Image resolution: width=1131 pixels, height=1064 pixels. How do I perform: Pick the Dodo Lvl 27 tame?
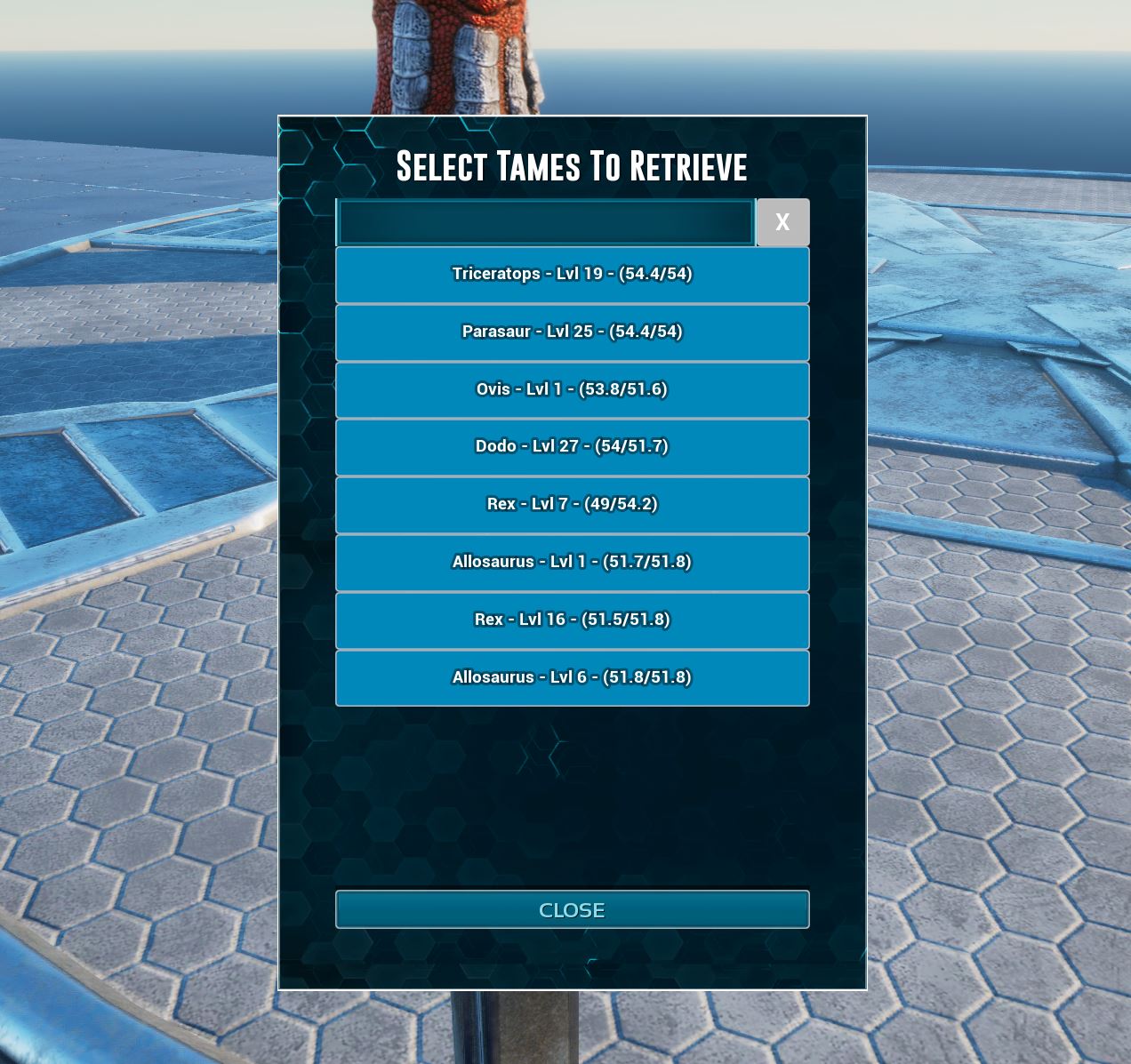[x=572, y=447]
